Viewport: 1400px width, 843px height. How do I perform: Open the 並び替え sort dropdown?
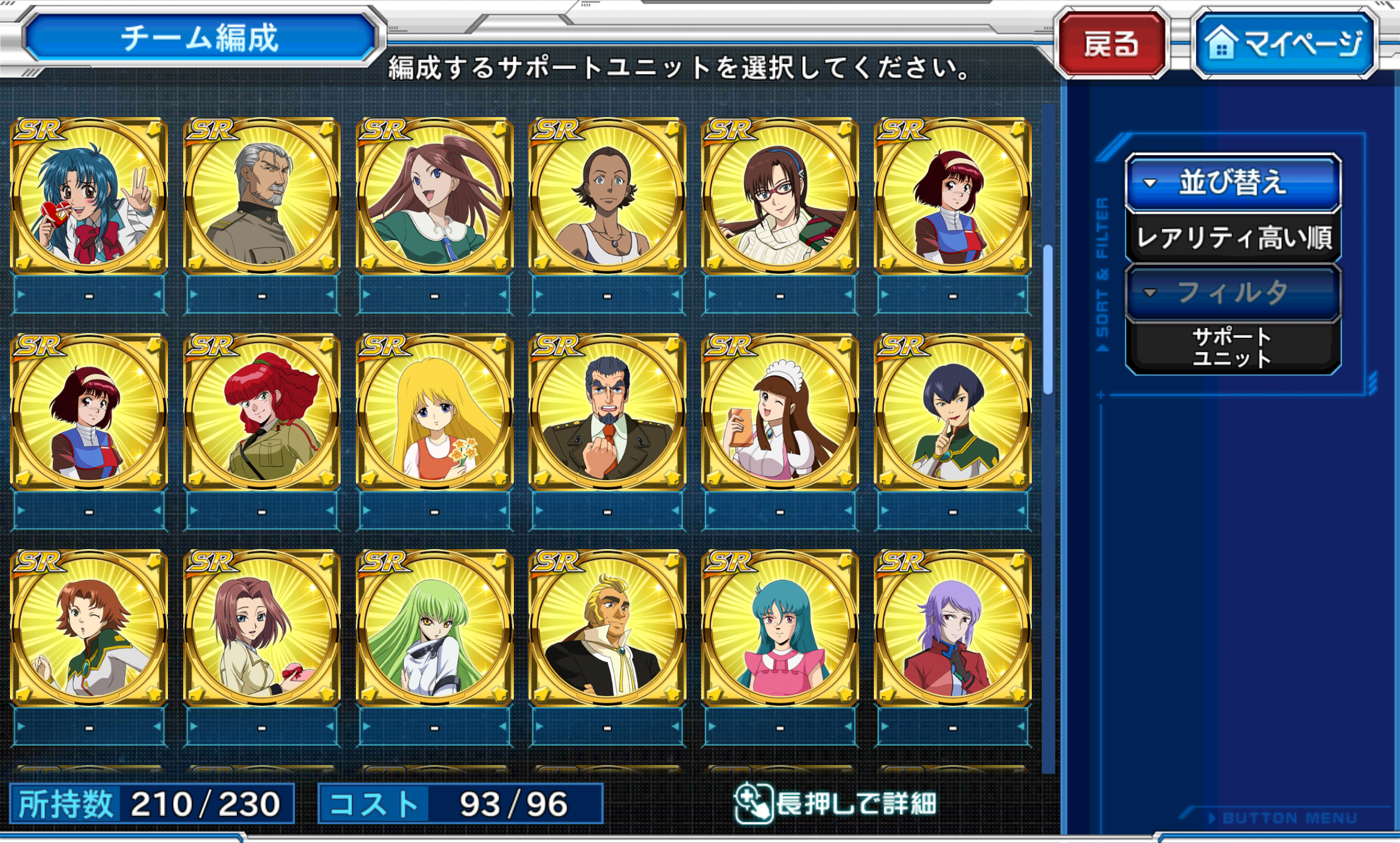point(1233,182)
